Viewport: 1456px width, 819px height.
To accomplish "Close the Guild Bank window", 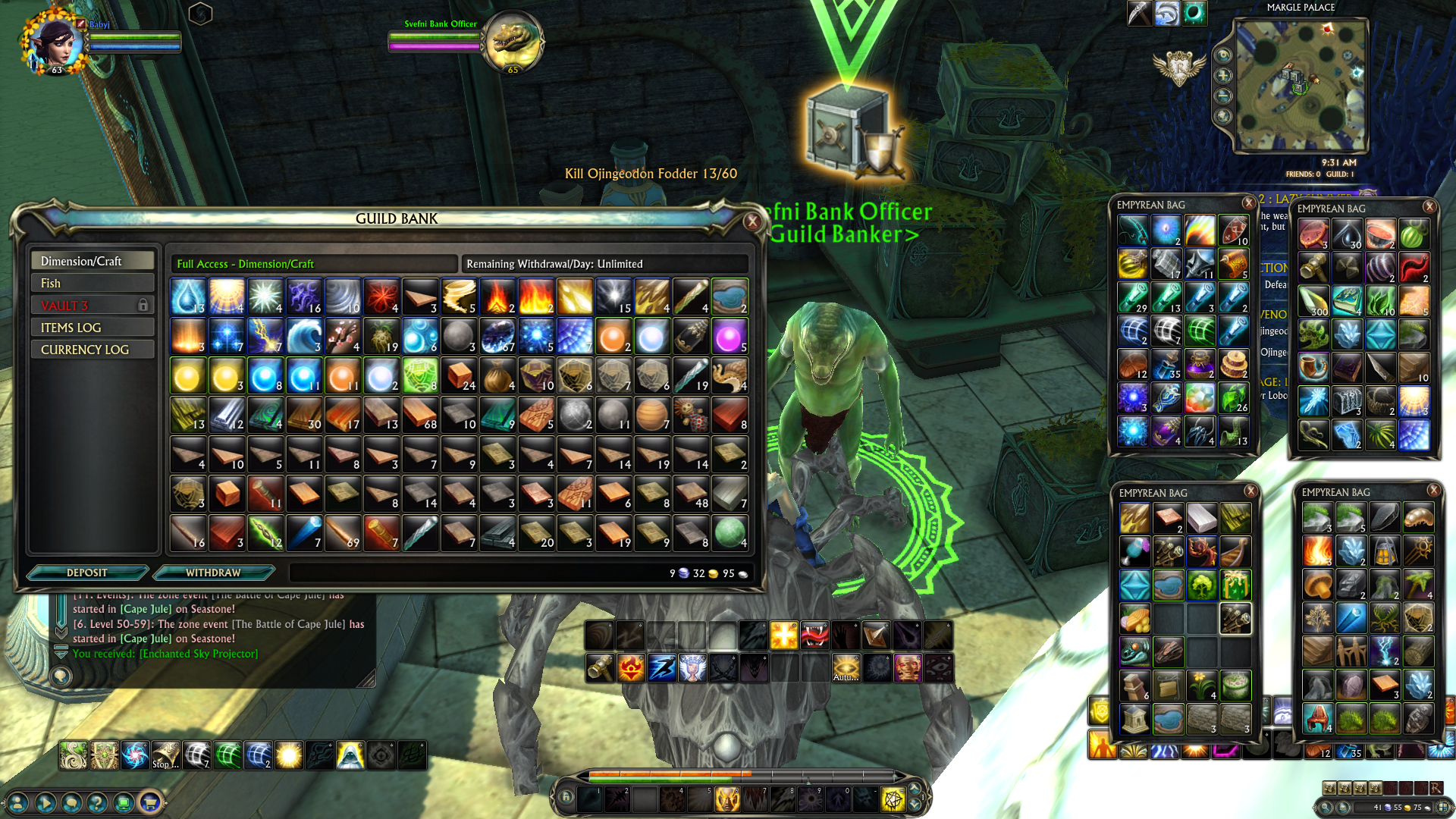I will (752, 221).
